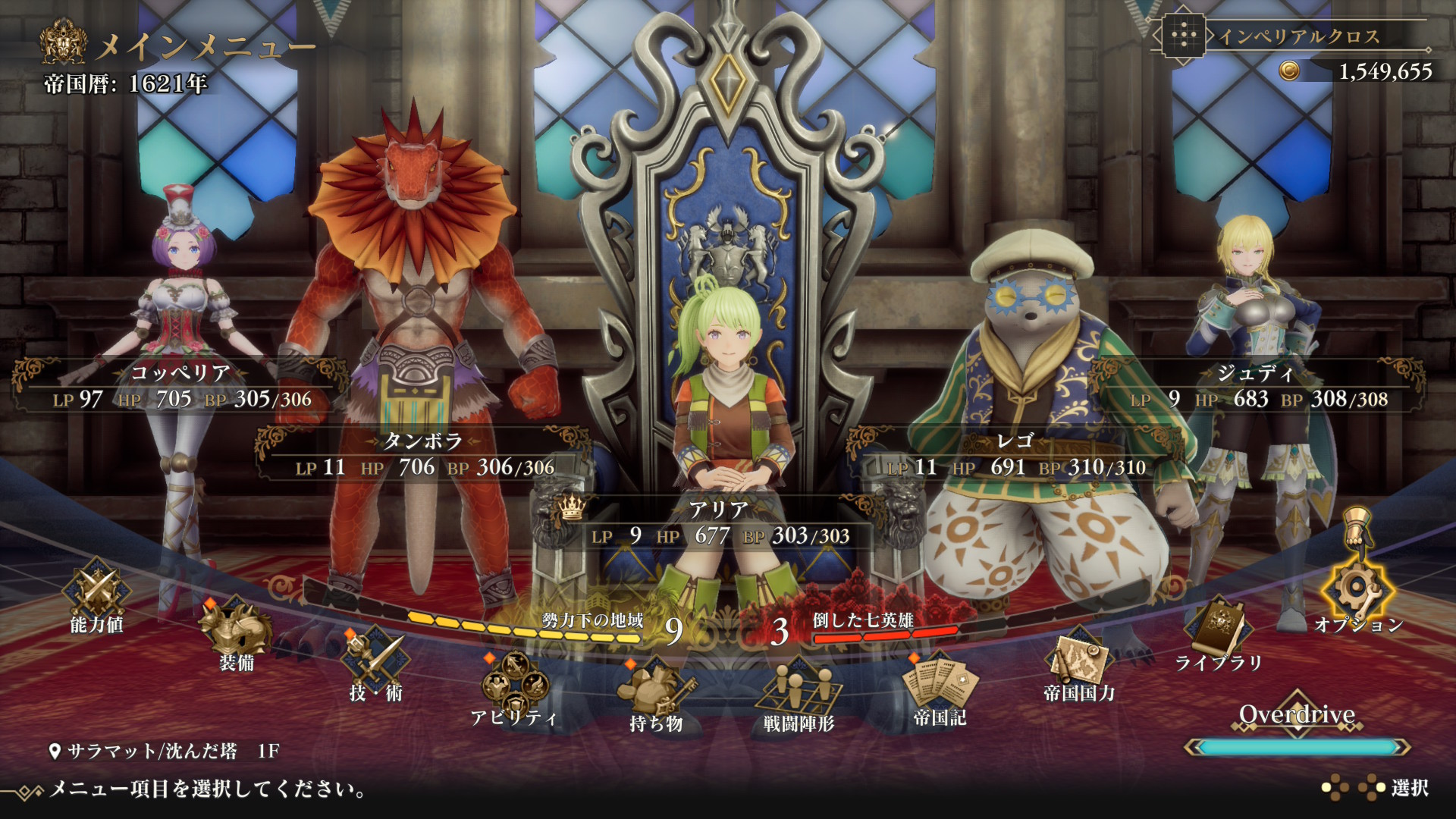Open the オプション options gear

click(1358, 596)
